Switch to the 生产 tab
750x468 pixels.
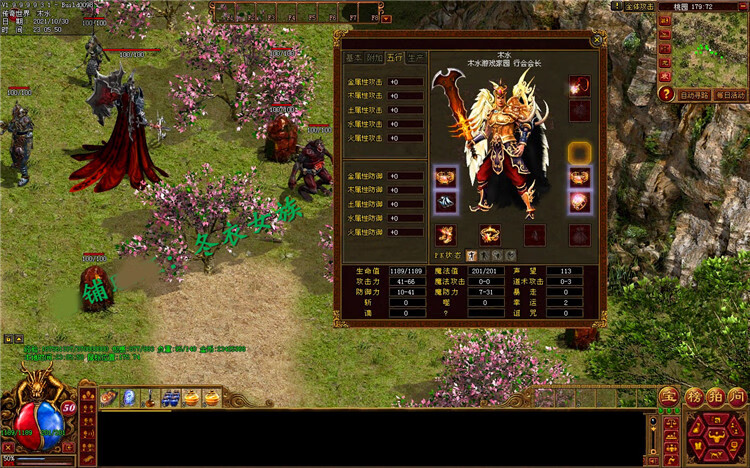coord(417,58)
